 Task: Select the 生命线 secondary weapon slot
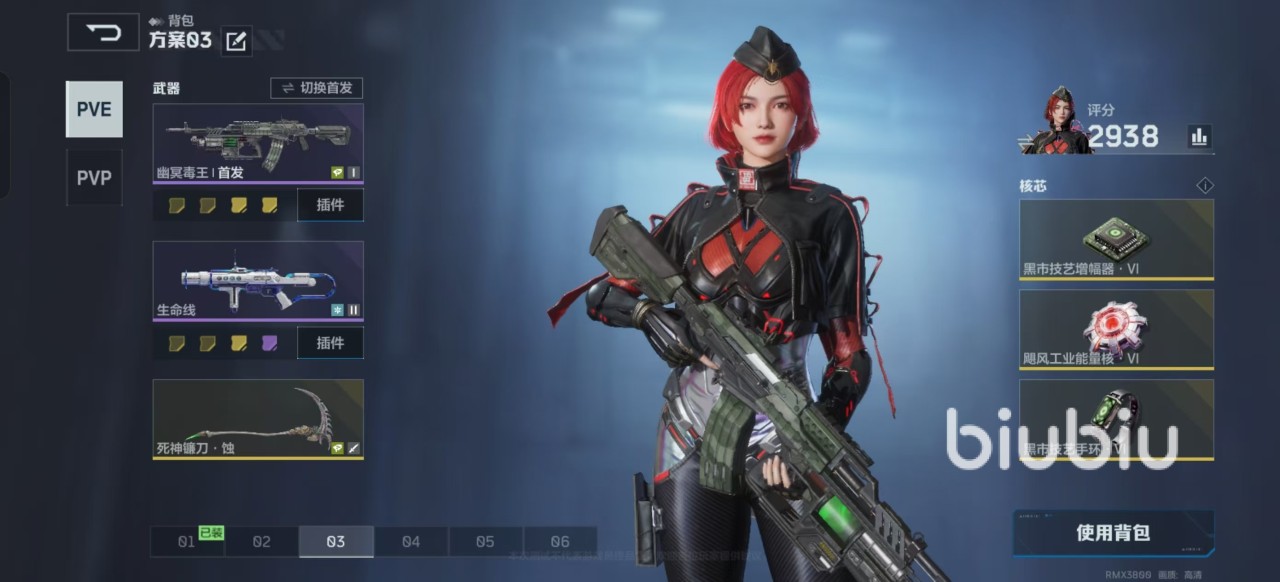pyautogui.click(x=258, y=281)
